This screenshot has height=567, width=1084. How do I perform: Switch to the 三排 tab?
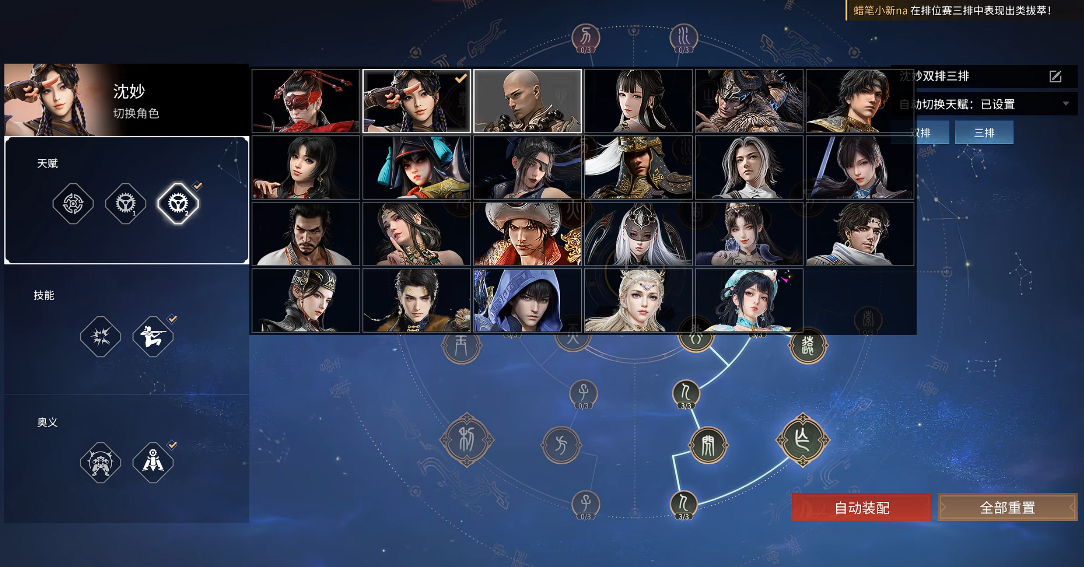tap(984, 133)
